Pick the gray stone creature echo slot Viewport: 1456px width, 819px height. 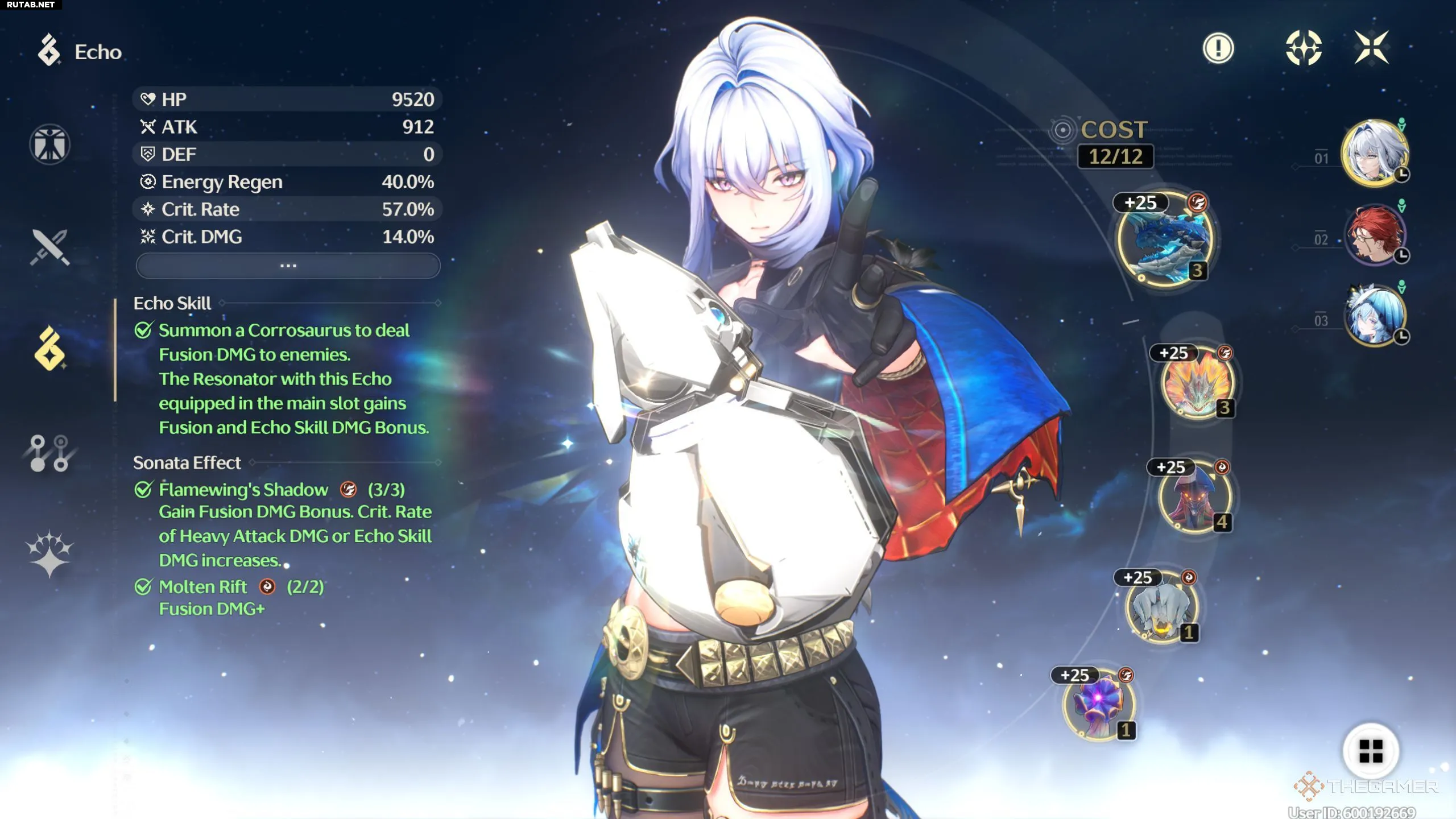[x=1161, y=607]
